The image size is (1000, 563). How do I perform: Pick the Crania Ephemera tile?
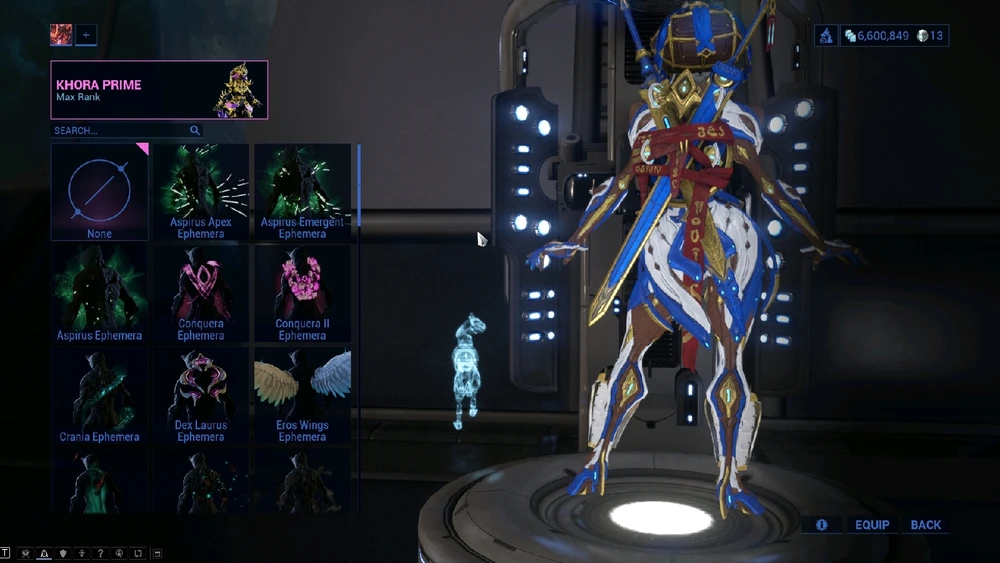[x=99, y=395]
